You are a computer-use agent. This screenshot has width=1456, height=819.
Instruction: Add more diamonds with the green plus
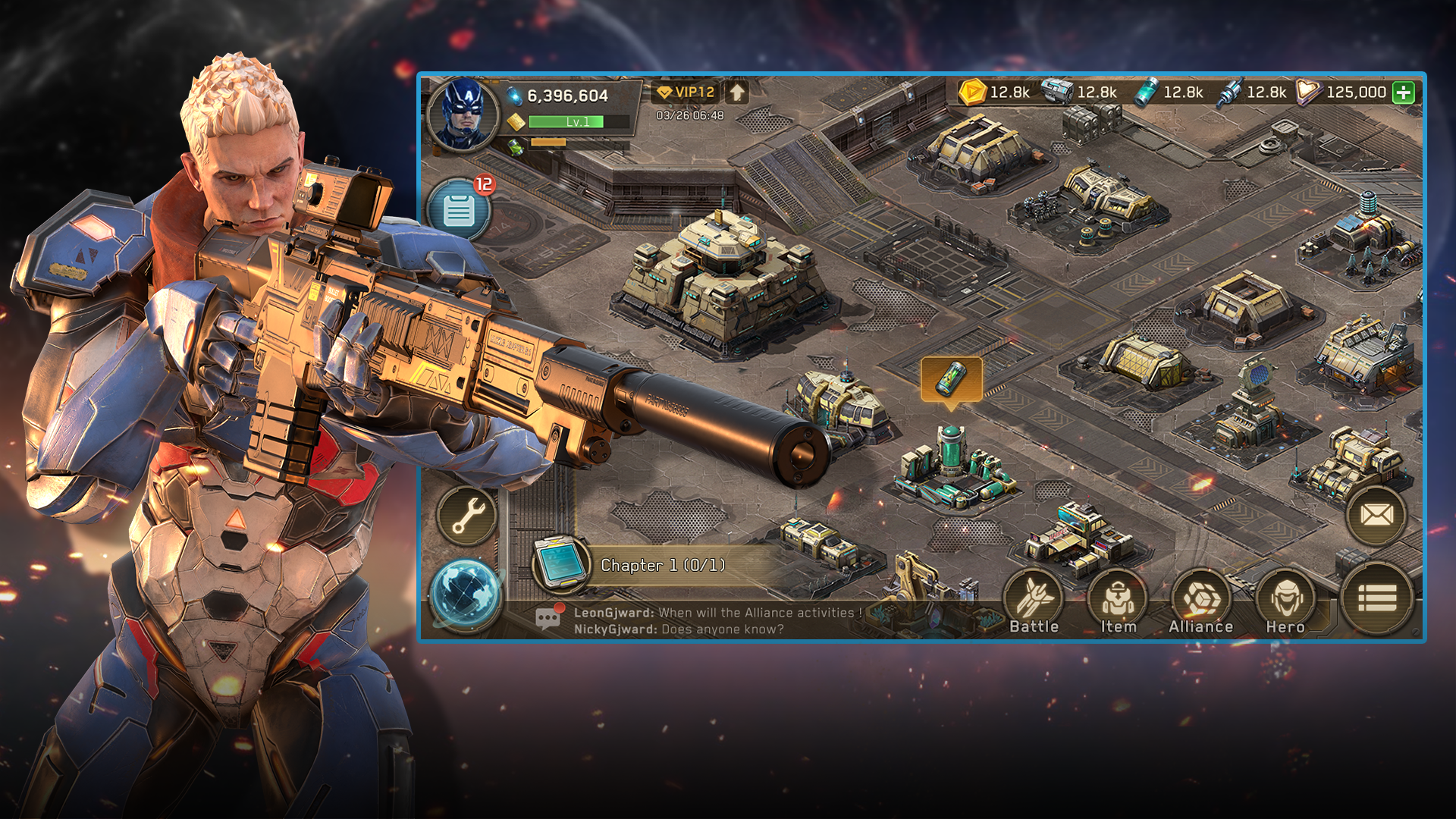click(1404, 93)
